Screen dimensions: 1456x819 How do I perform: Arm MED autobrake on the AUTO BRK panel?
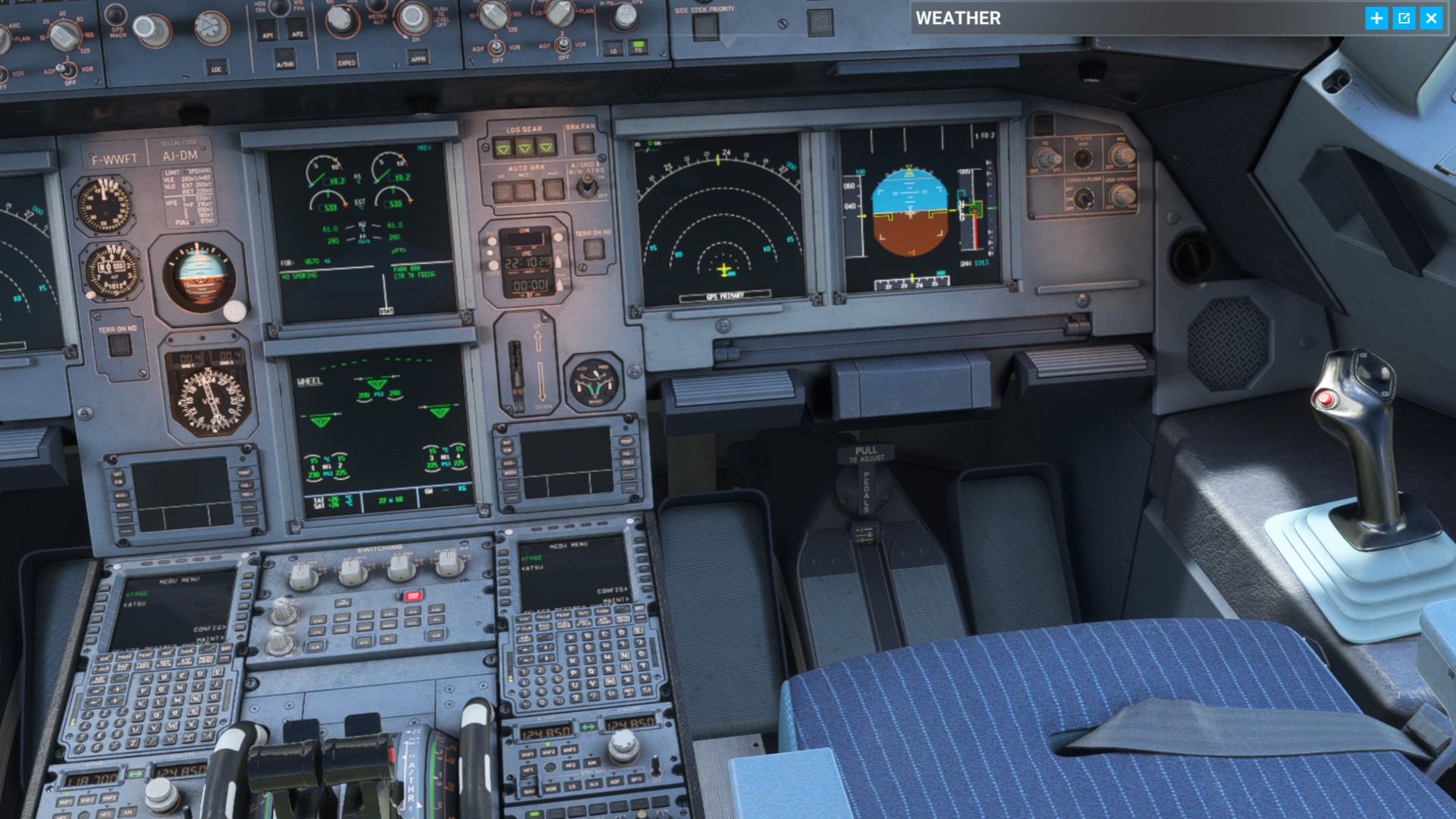click(x=523, y=190)
